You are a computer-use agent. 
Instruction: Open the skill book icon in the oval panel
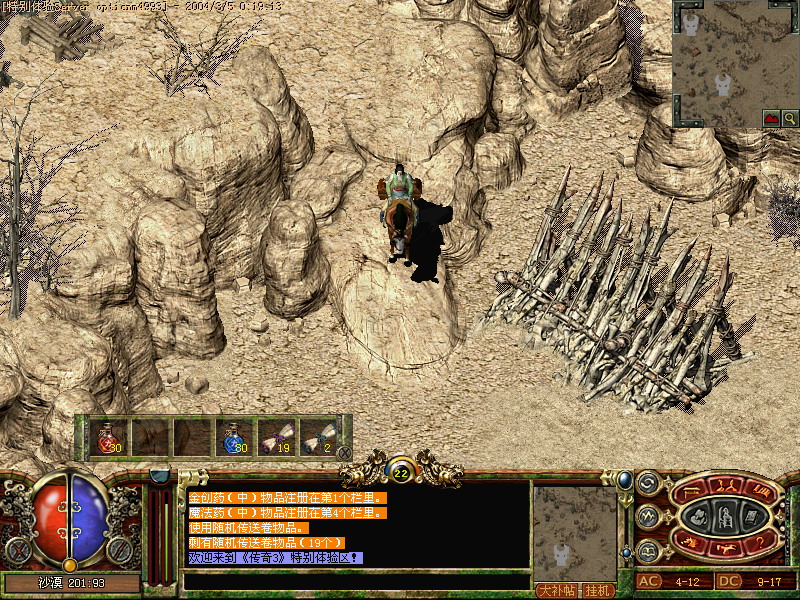pos(751,517)
